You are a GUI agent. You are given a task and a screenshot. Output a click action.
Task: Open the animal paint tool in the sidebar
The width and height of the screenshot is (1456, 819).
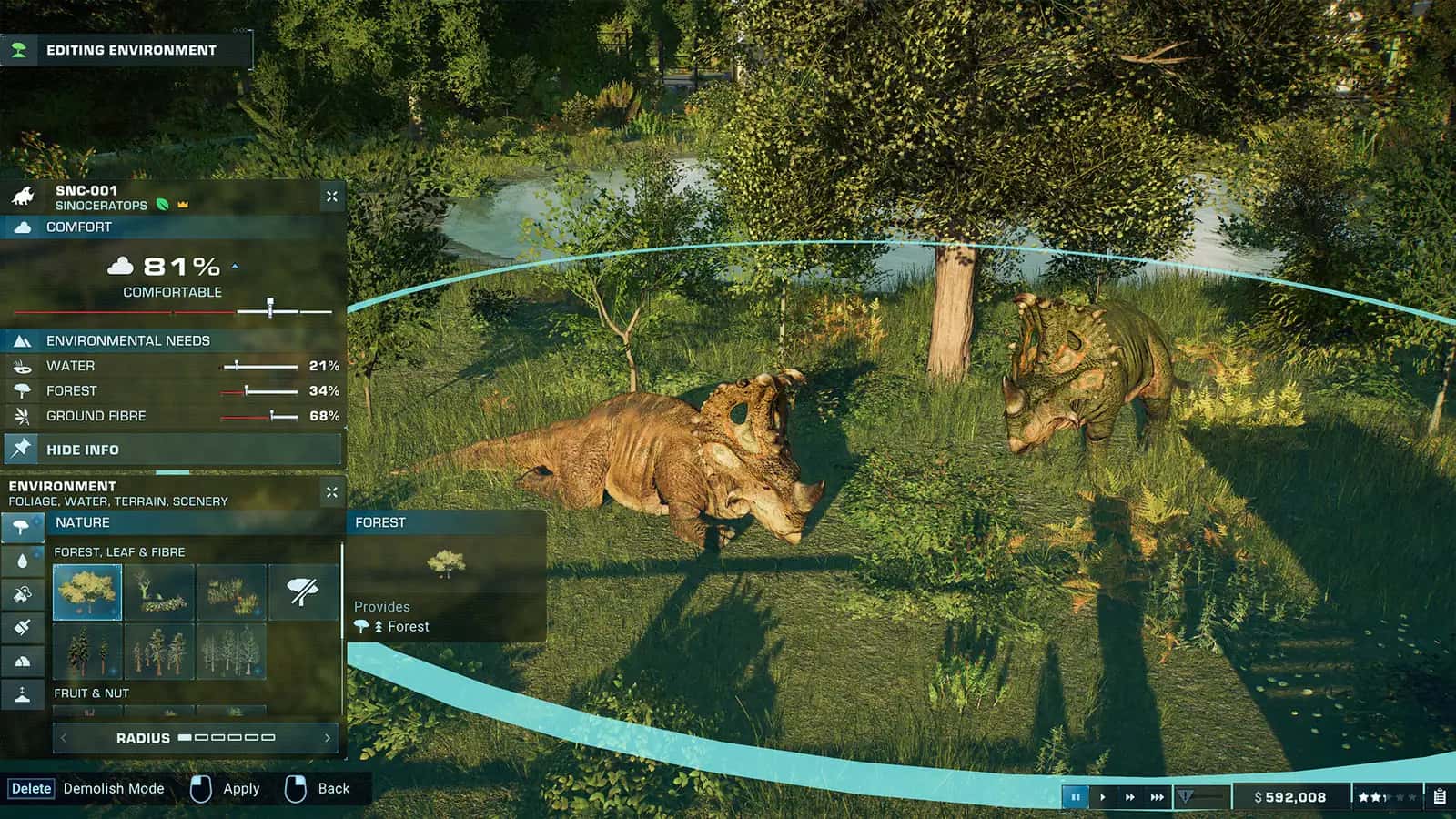click(x=23, y=594)
